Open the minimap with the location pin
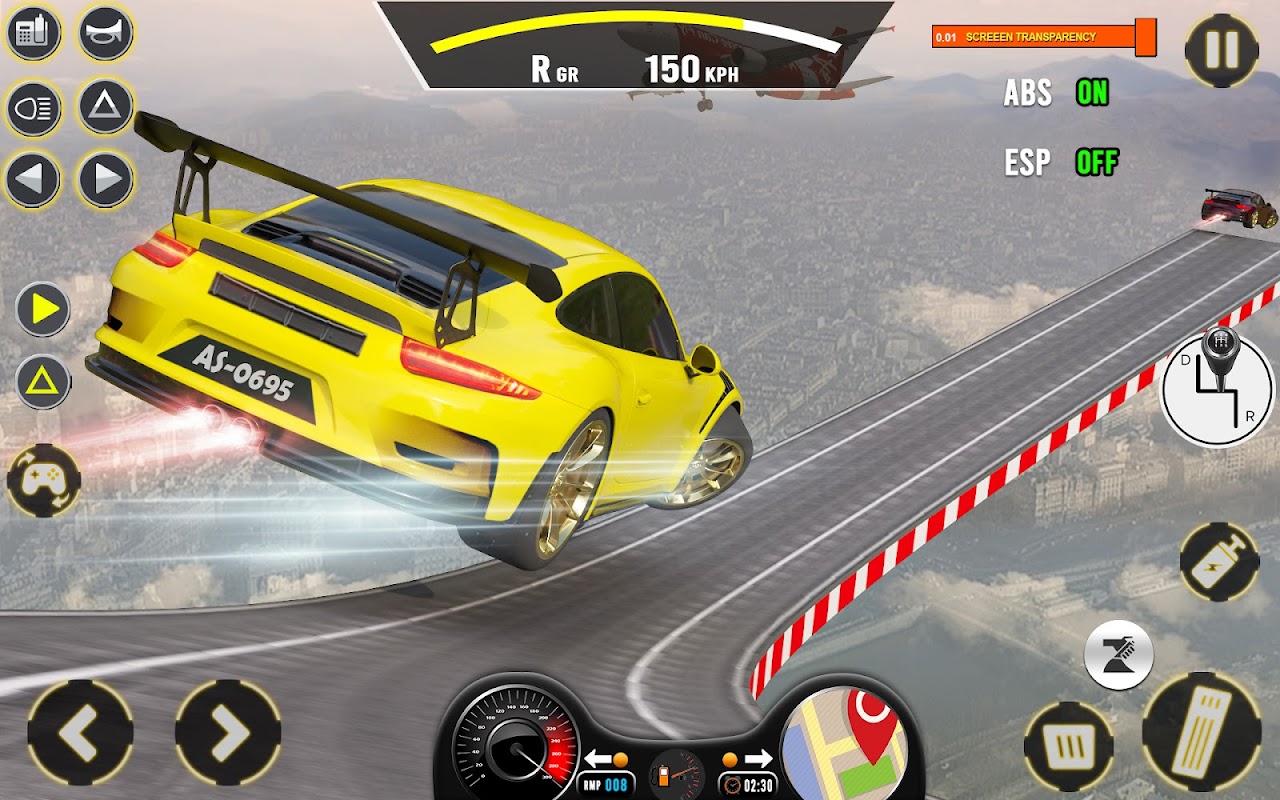Screen dimensions: 1280x800 coord(845,741)
